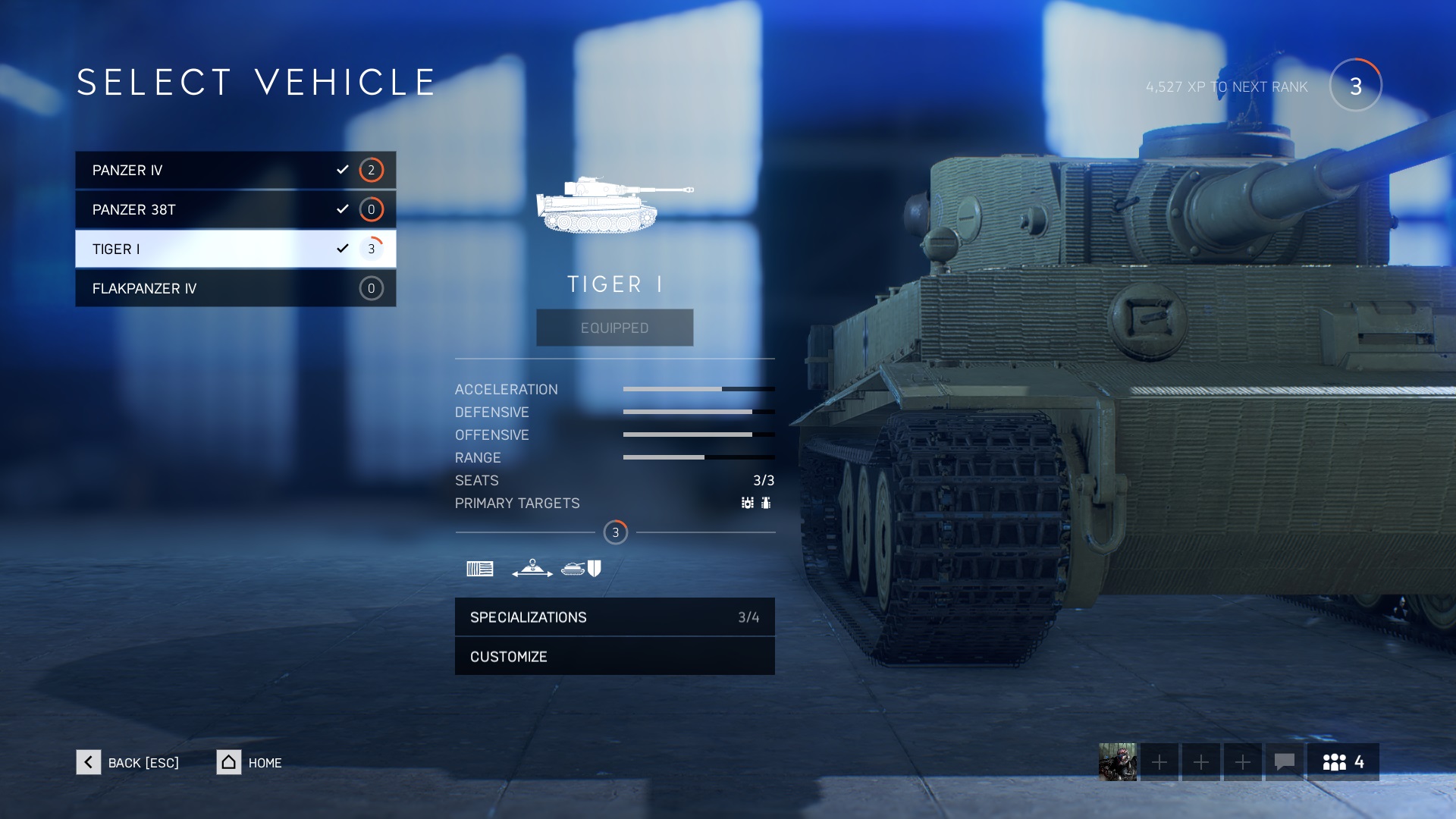Choose the Panzer 38T from the list
The image size is (1456, 819).
[235, 209]
